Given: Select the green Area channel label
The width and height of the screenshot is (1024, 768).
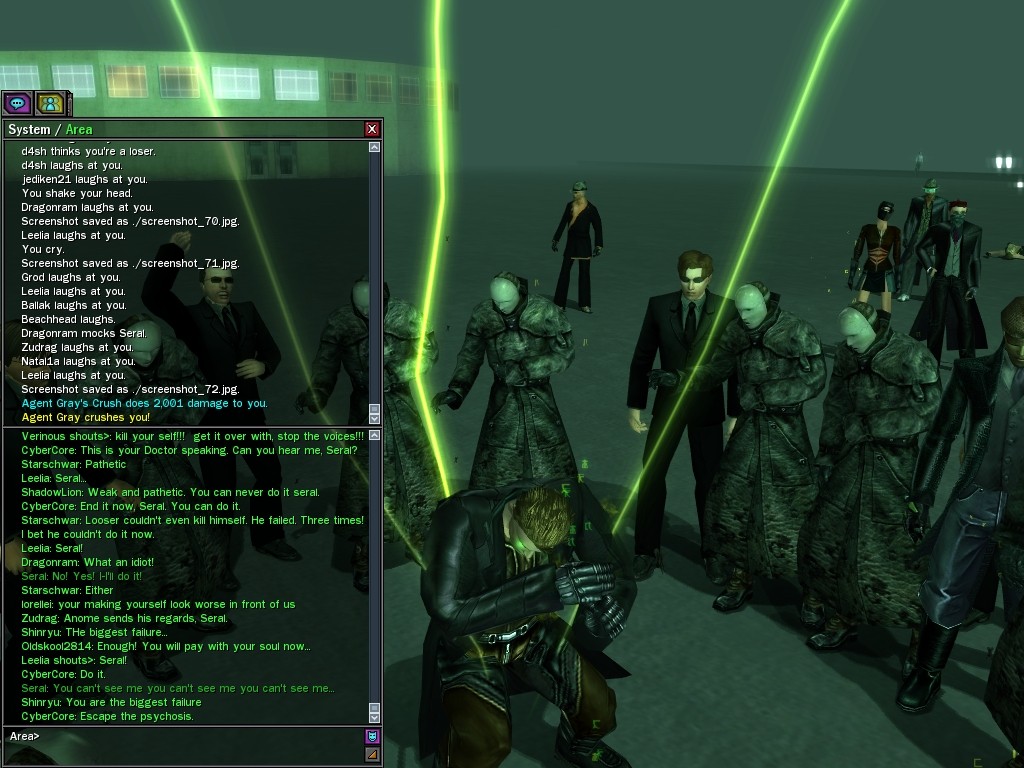Looking at the screenshot, I should (79, 130).
